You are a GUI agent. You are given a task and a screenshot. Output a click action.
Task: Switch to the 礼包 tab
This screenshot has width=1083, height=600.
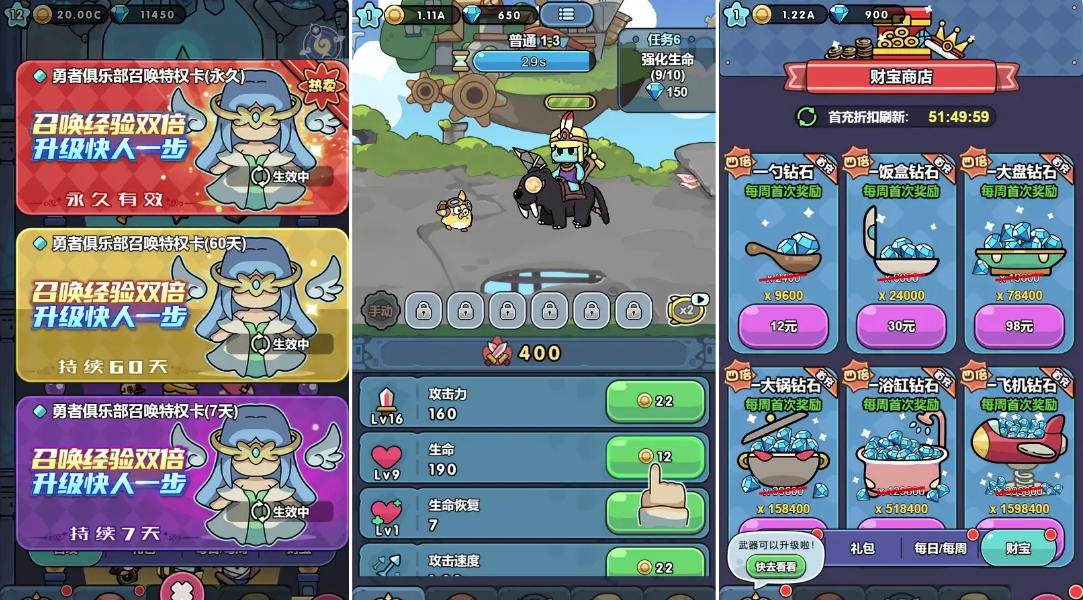(x=862, y=548)
